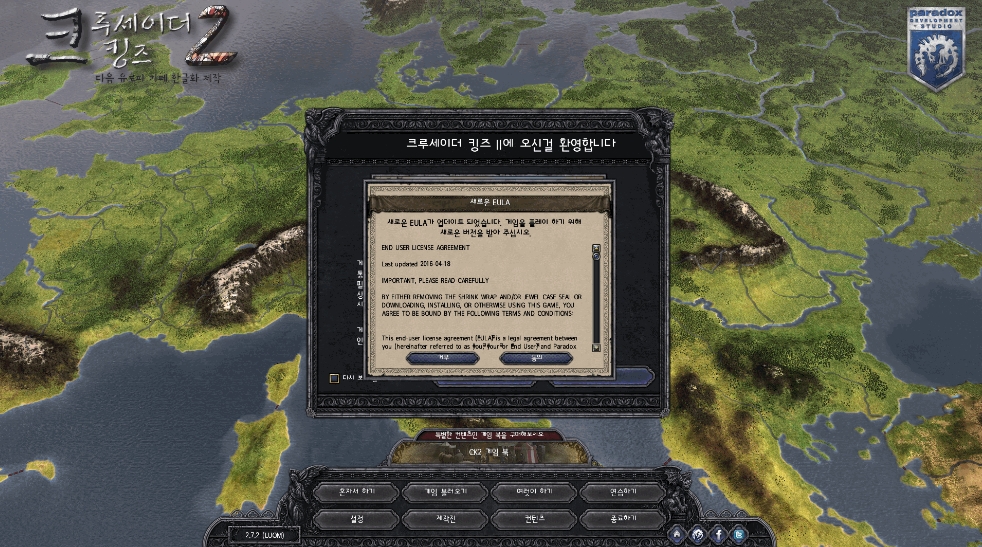Choose 여럿이 하기 multiplayer

(535, 492)
